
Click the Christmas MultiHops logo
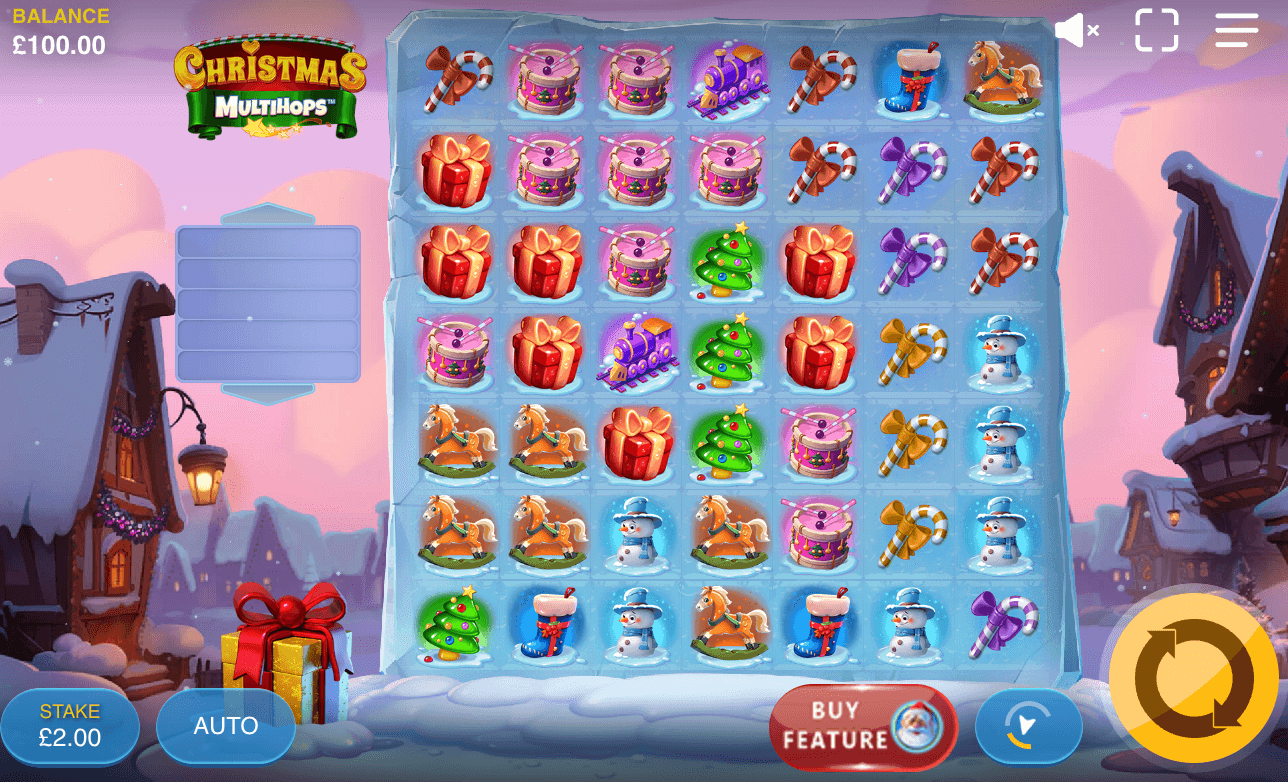tap(270, 85)
